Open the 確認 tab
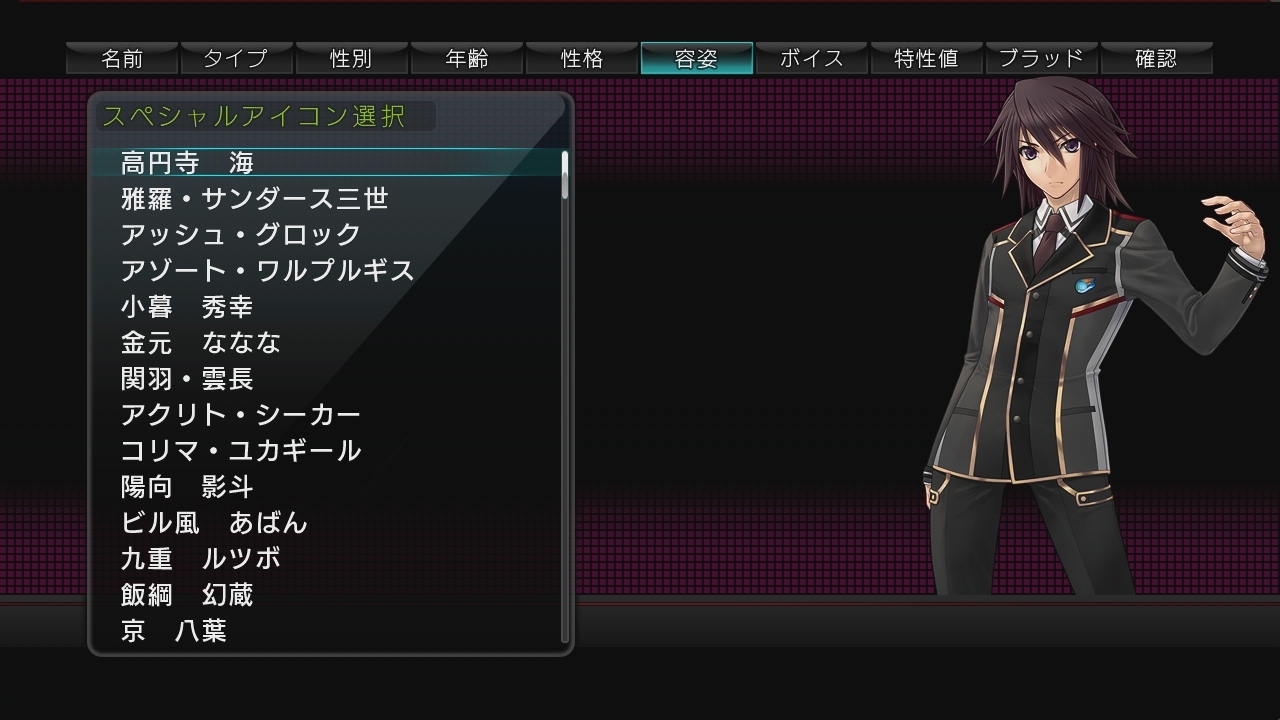Viewport: 1280px width, 720px height. 1156,58
